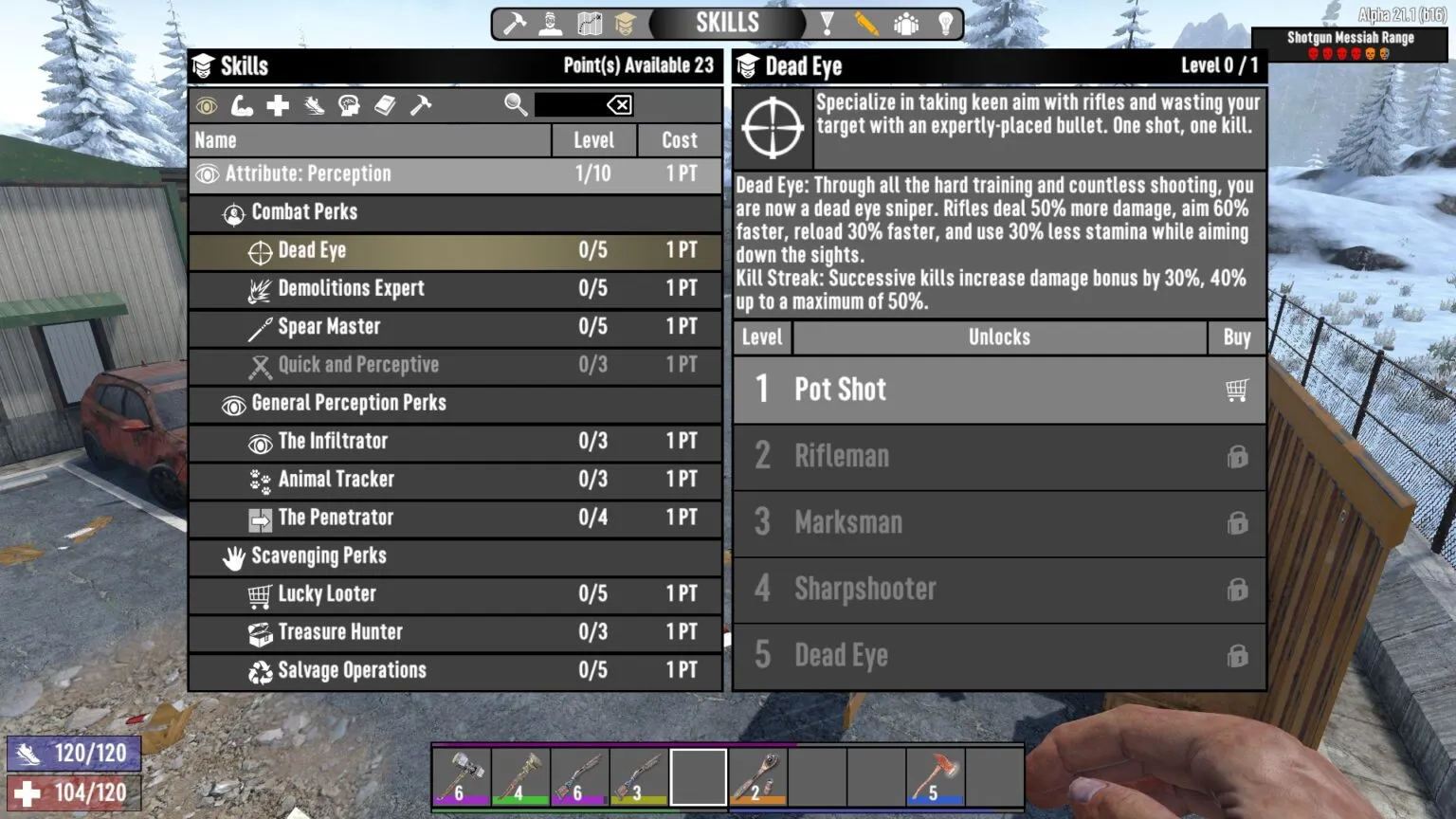1456x819 pixels.
Task: Expand the Combat Perks section
Action: 303,212
